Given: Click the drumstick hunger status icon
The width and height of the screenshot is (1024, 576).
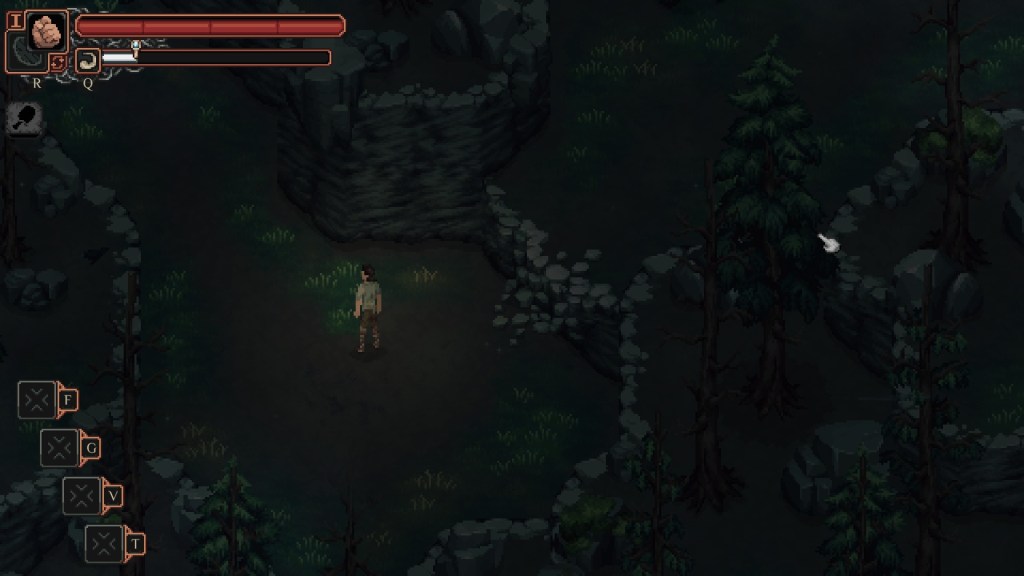Looking at the screenshot, I should [x=22, y=119].
